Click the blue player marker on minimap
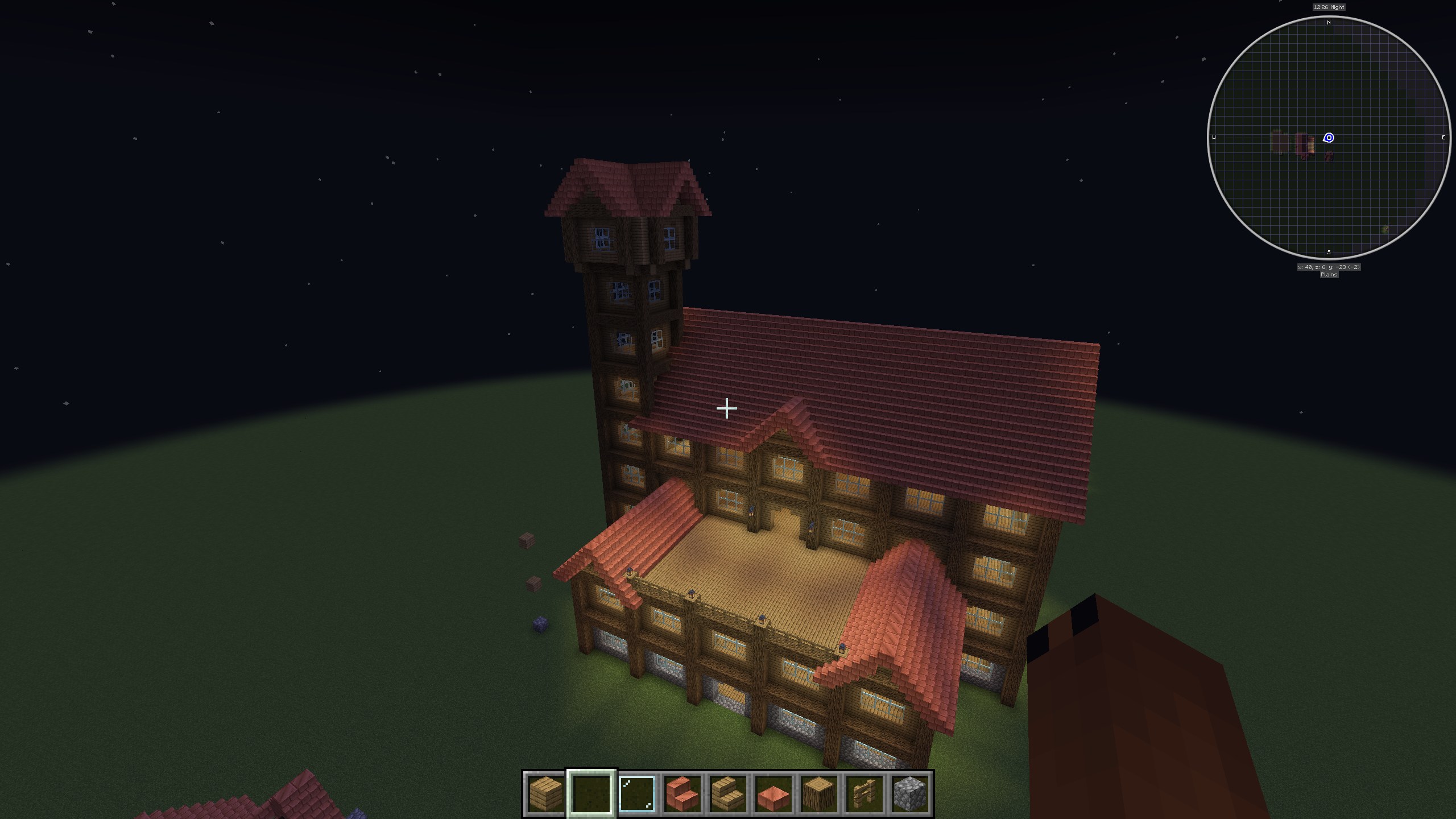 click(1329, 138)
